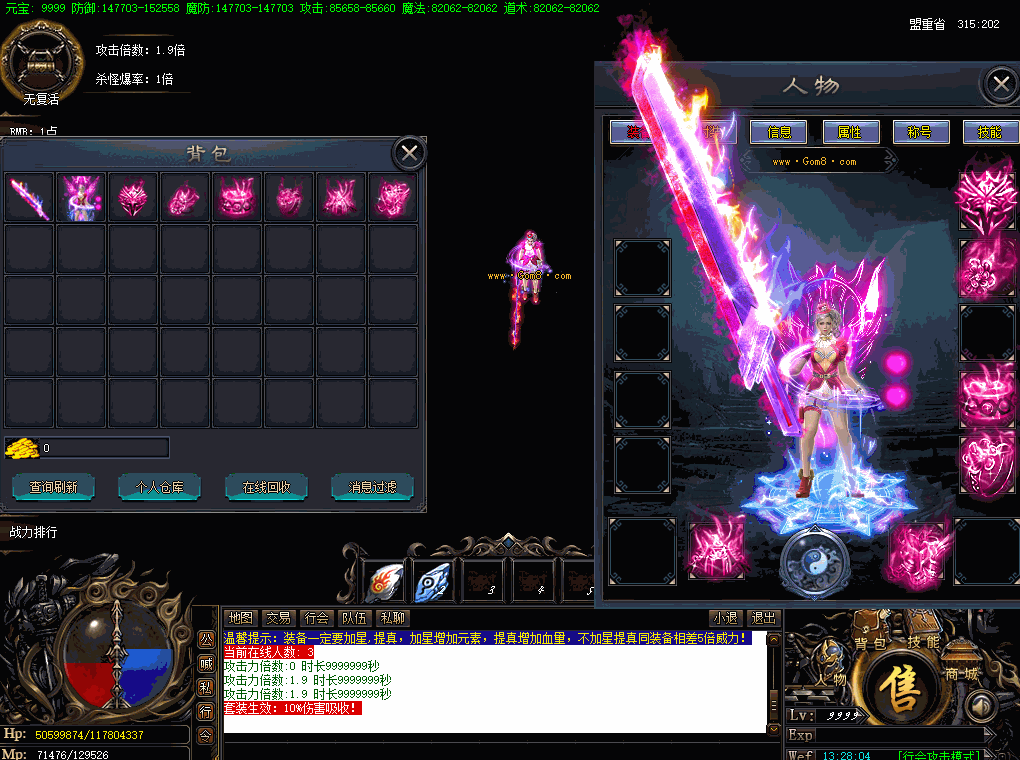Click the 小退 logout button
Screen dimensions: 1020x760
(725, 618)
